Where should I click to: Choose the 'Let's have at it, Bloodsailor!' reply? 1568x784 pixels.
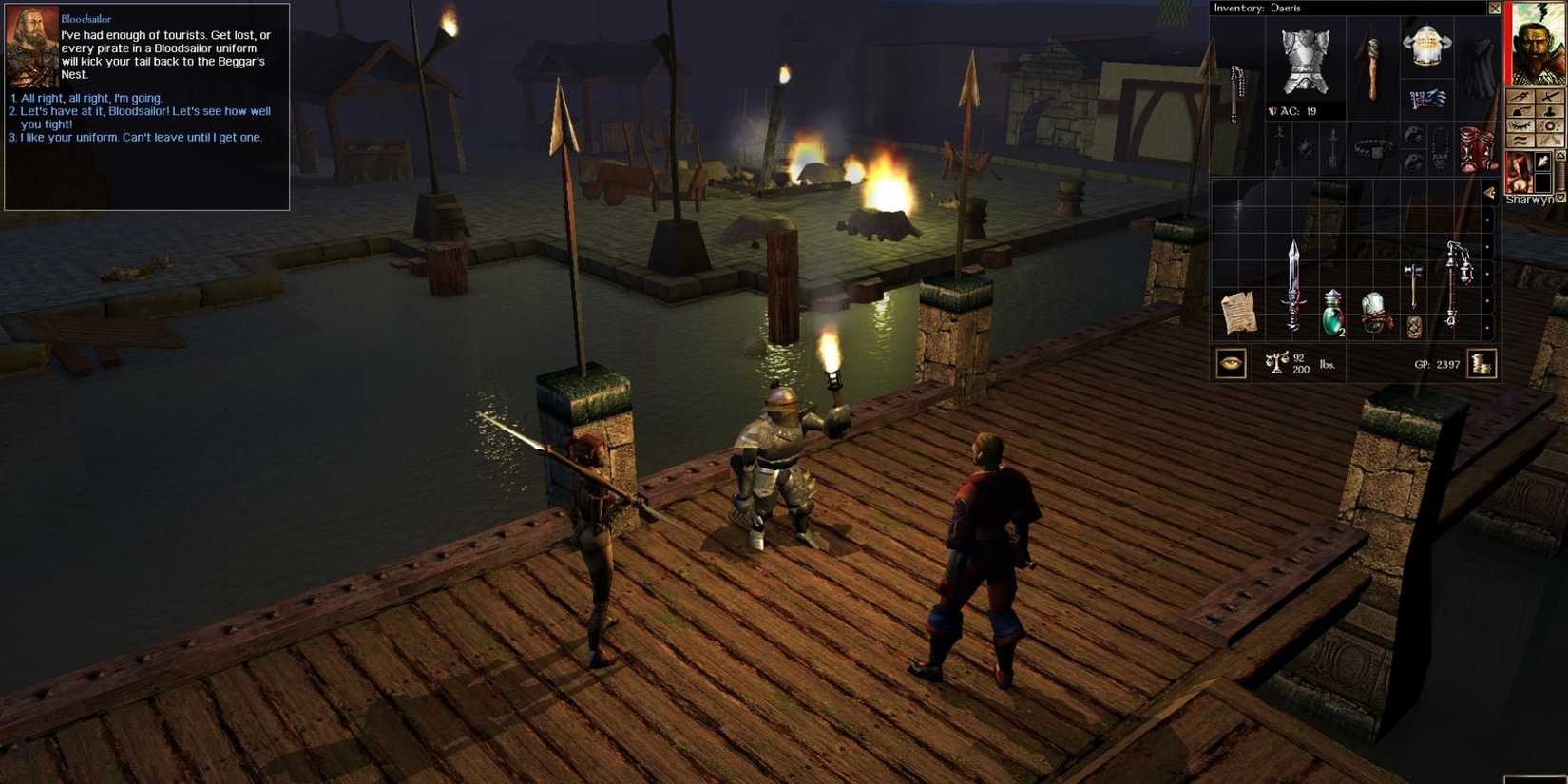(124, 111)
